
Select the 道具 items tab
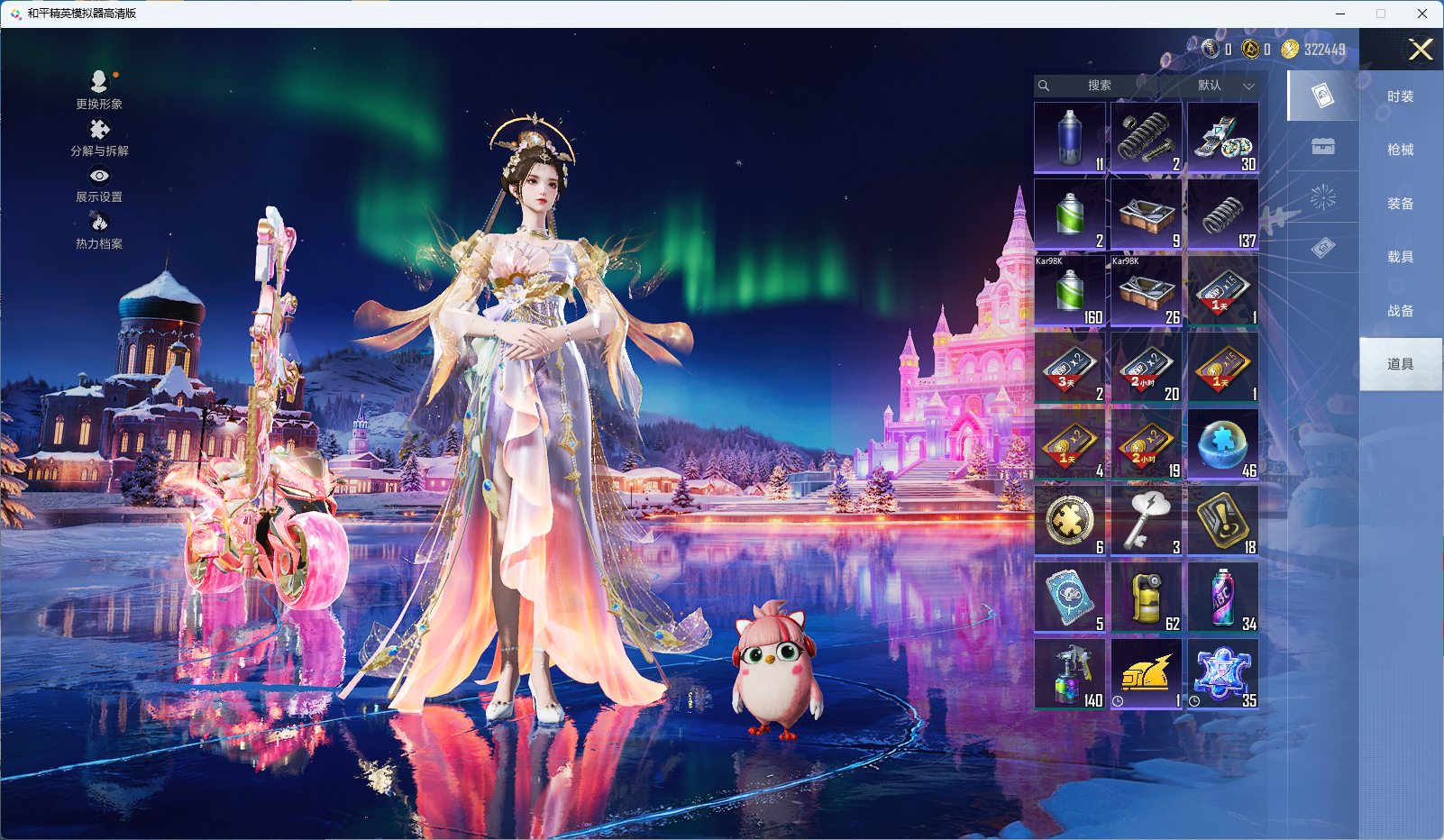[x=1400, y=364]
